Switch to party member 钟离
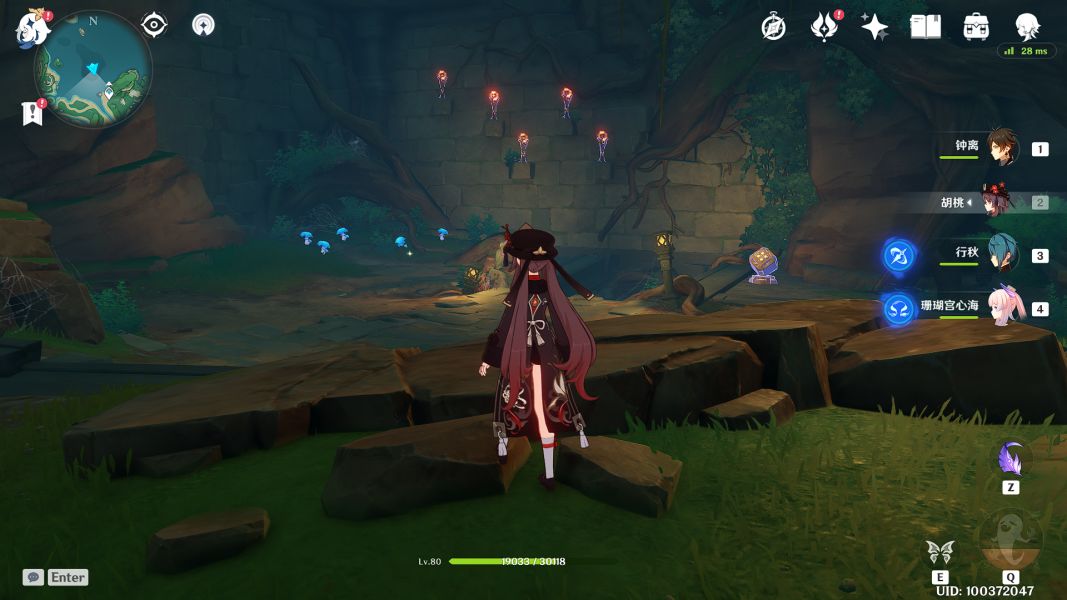Viewport: 1067px width, 600px height. tap(1002, 148)
